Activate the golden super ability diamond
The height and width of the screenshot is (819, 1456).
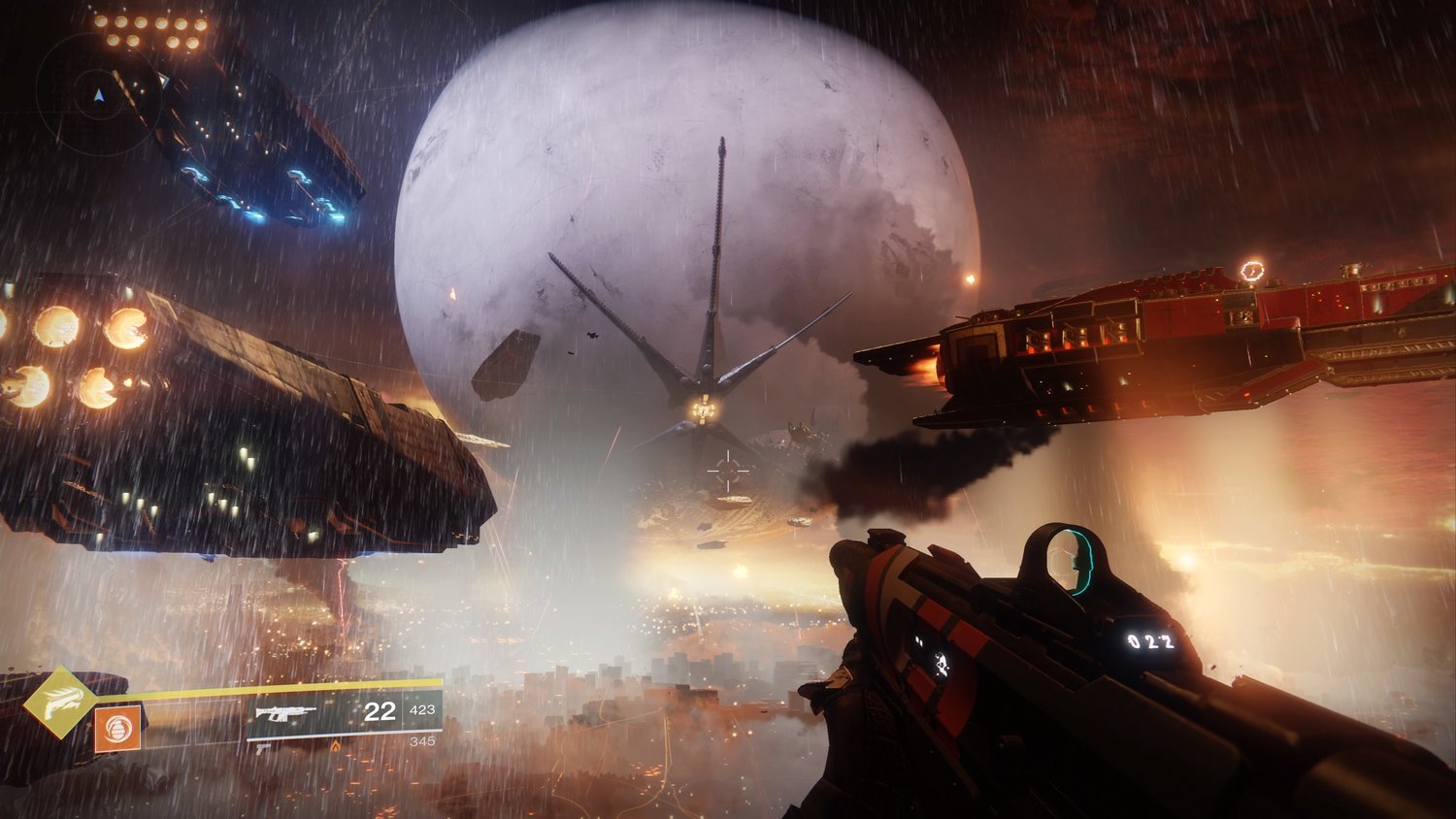coord(60,701)
